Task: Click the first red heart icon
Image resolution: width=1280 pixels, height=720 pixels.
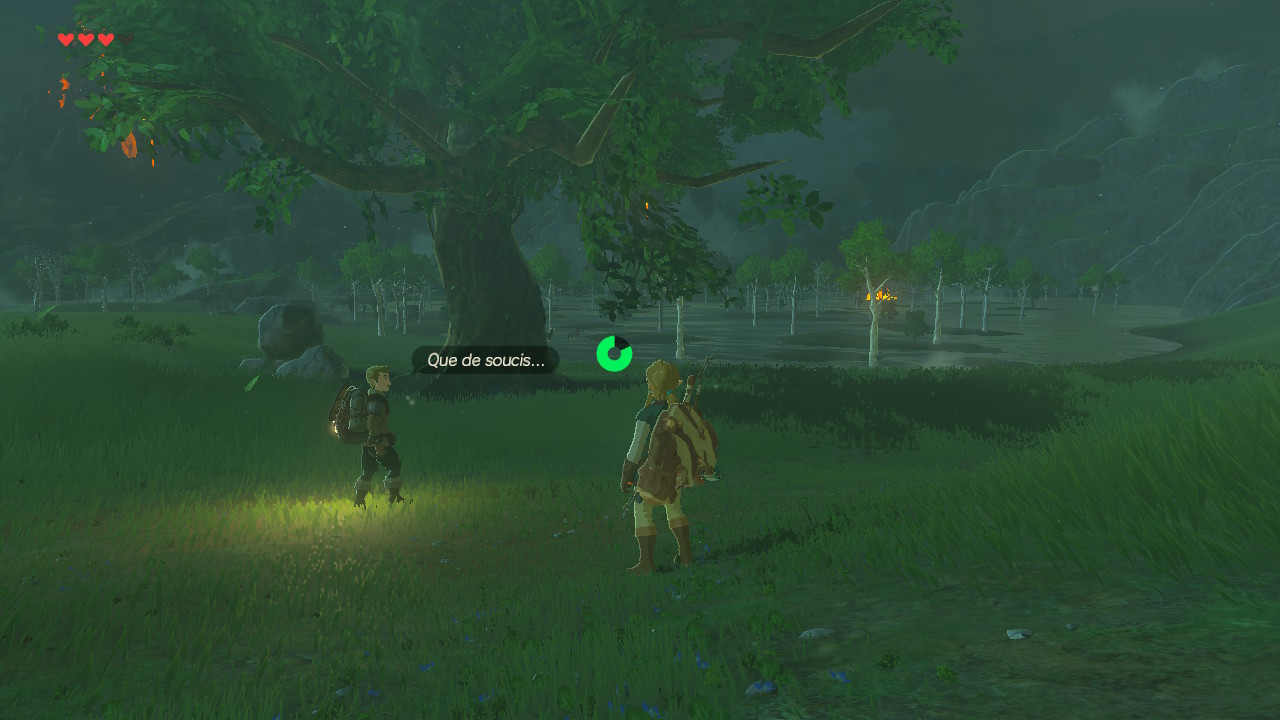Action: click(66, 39)
